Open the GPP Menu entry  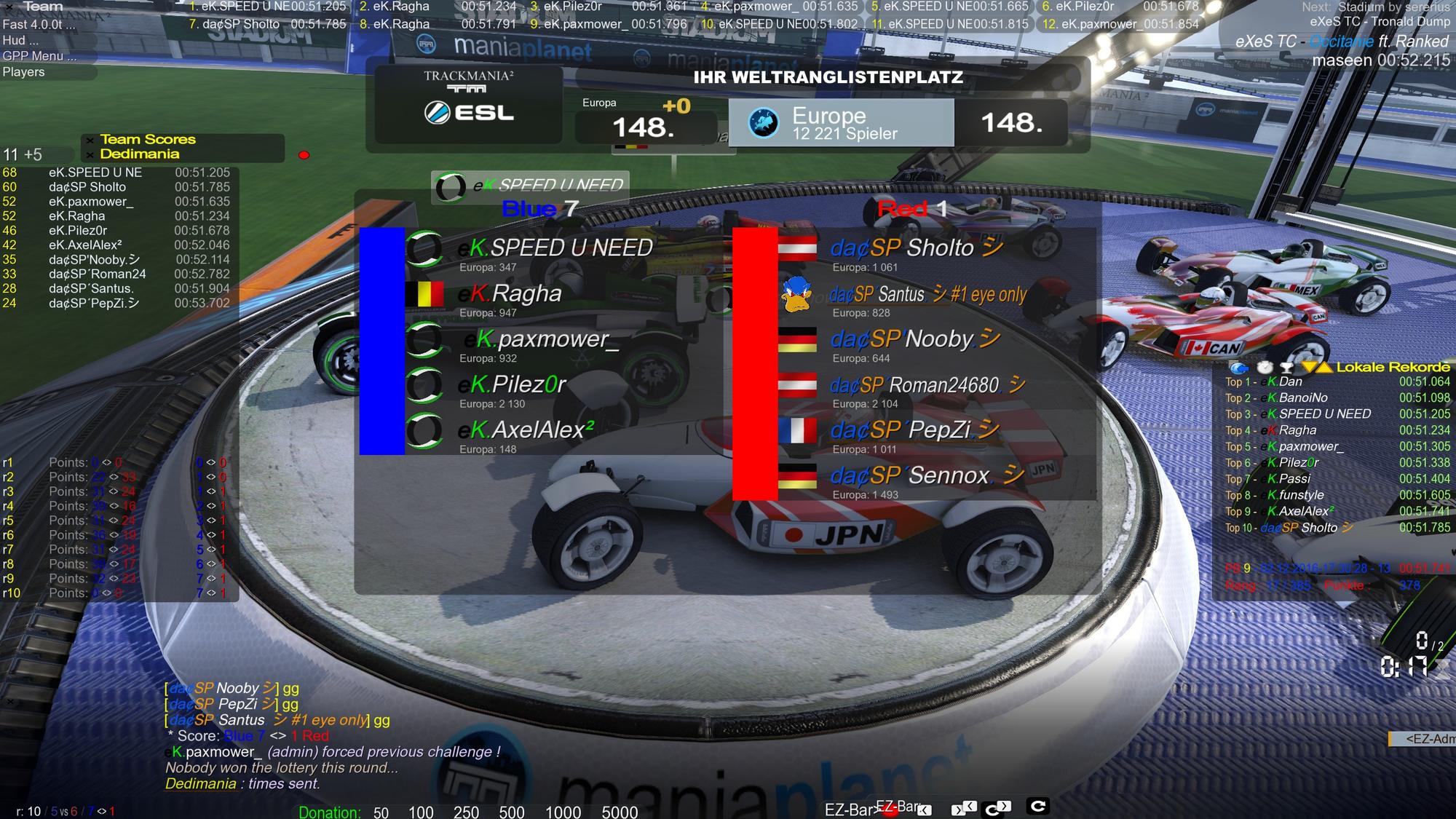[39, 56]
